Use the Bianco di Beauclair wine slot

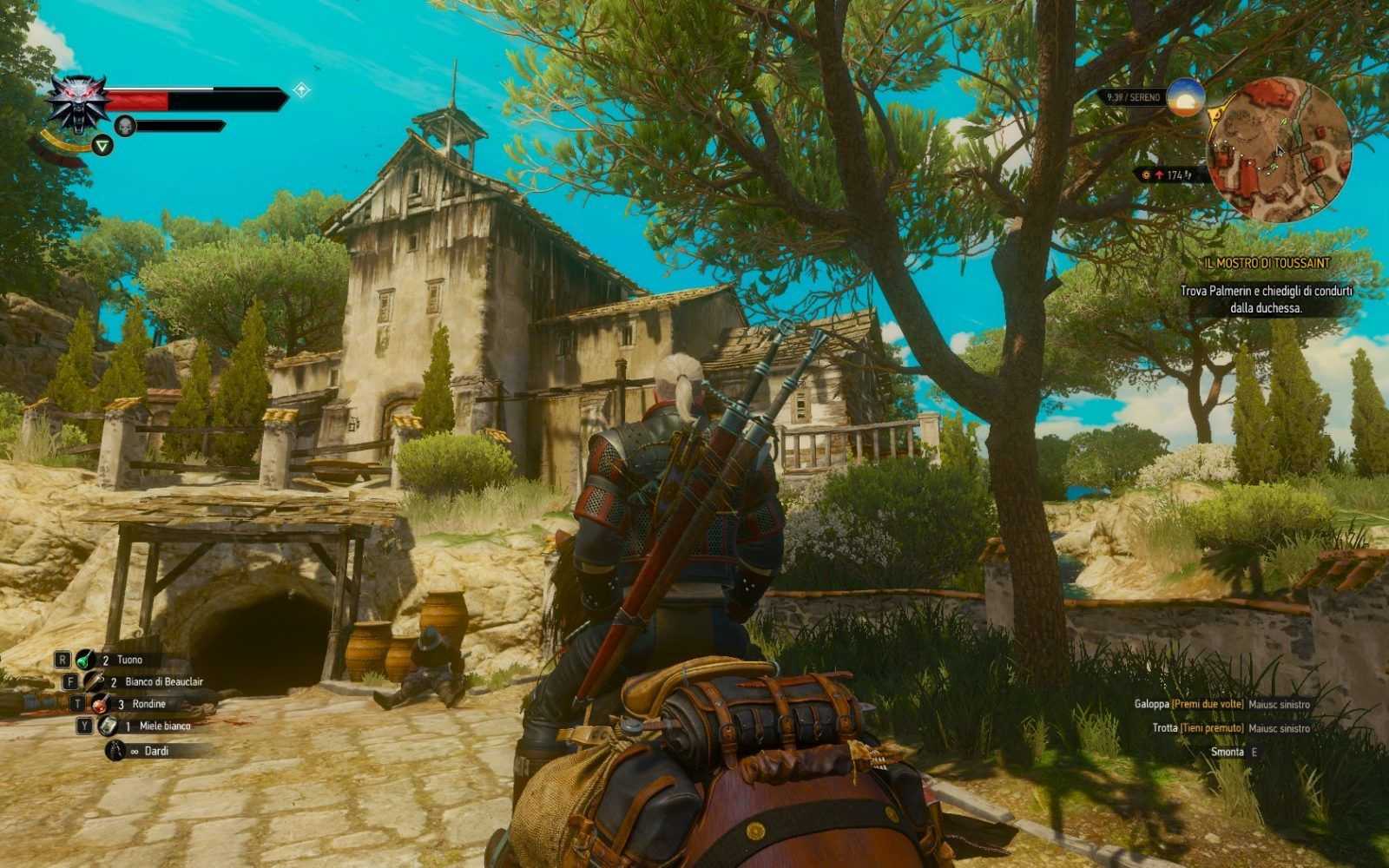(94, 682)
